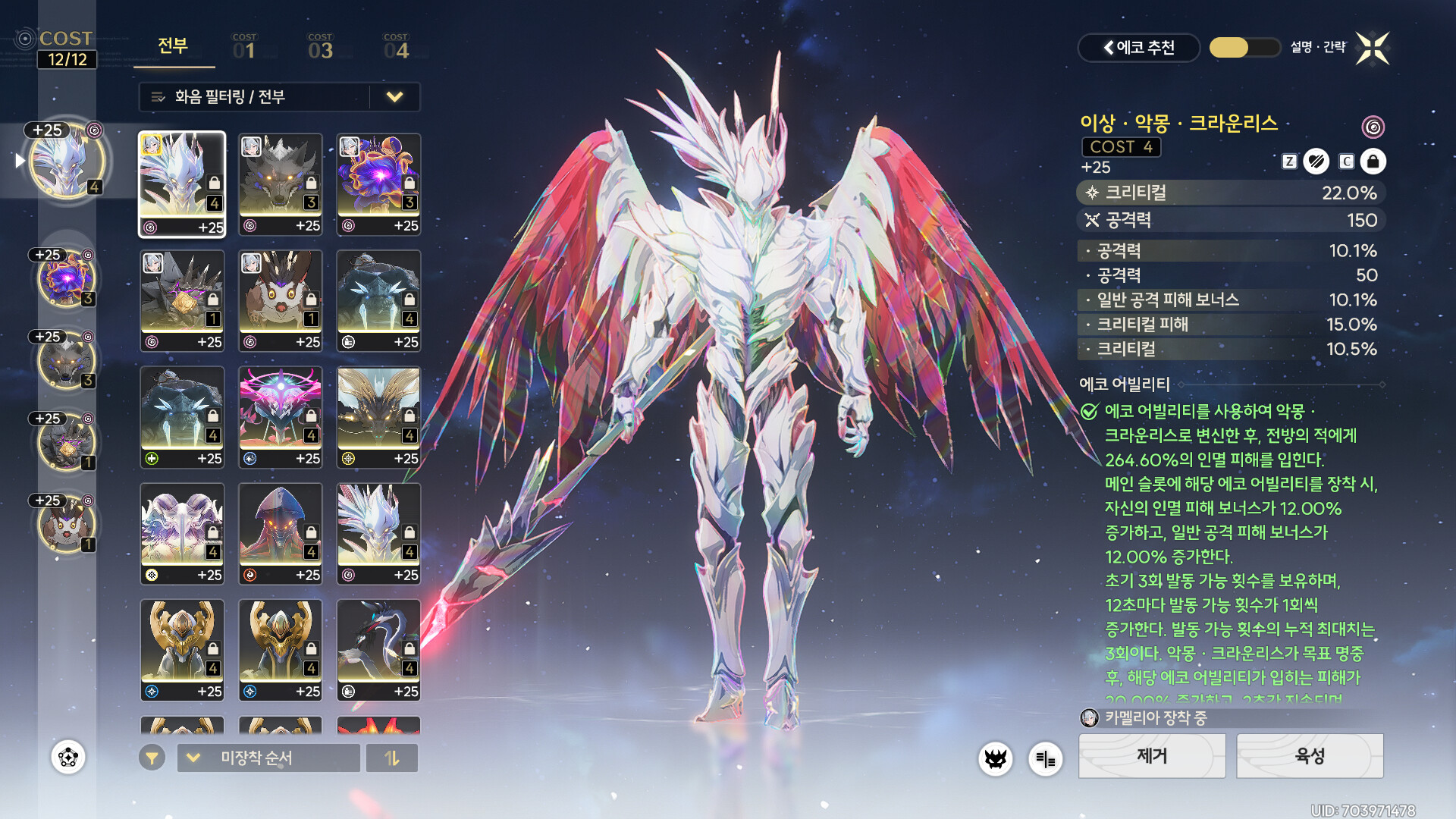Open the 미장착 순서 sort dropdown
1456x819 pixels.
pyautogui.click(x=268, y=758)
